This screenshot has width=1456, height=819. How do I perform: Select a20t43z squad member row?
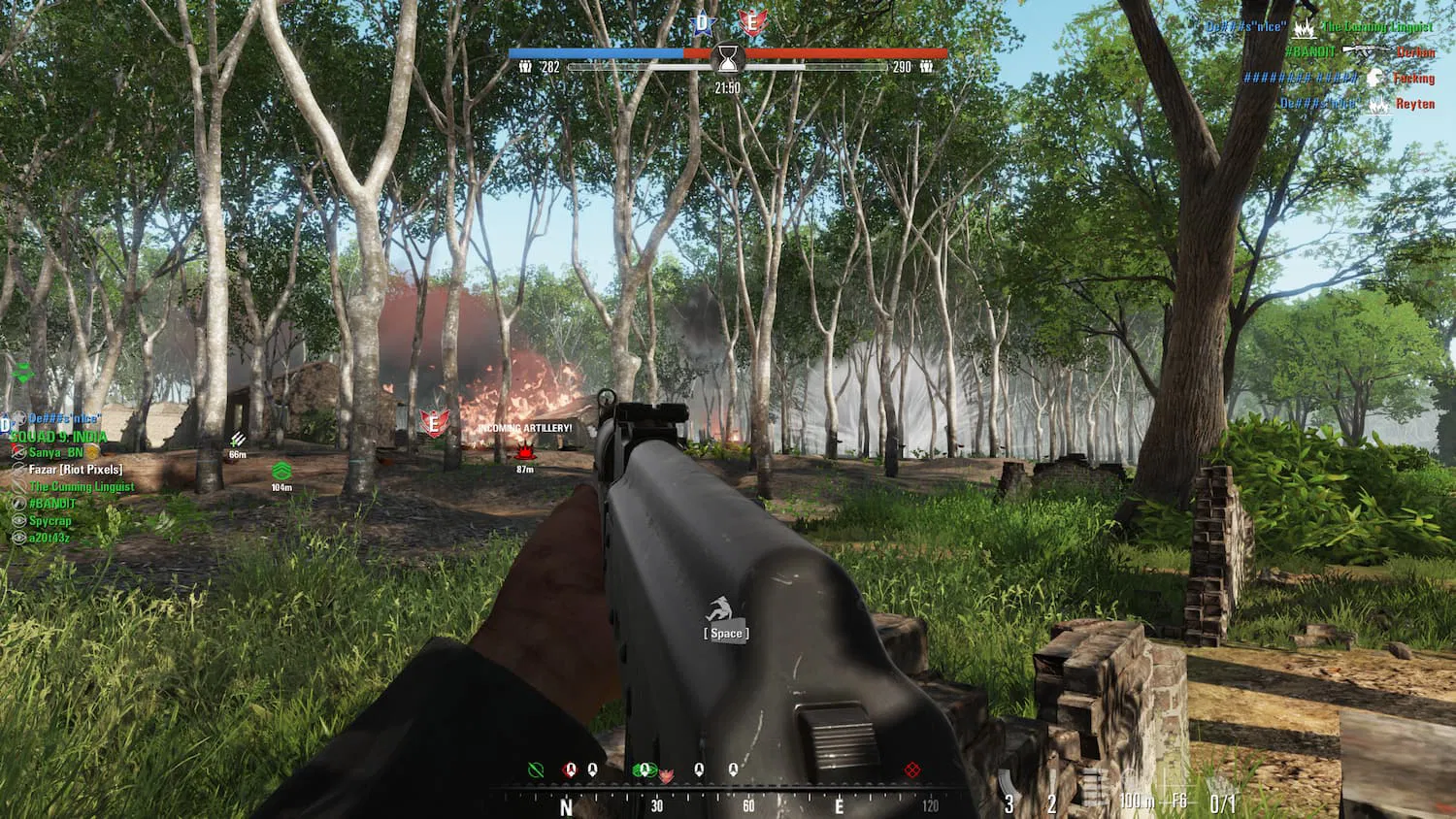(49, 538)
